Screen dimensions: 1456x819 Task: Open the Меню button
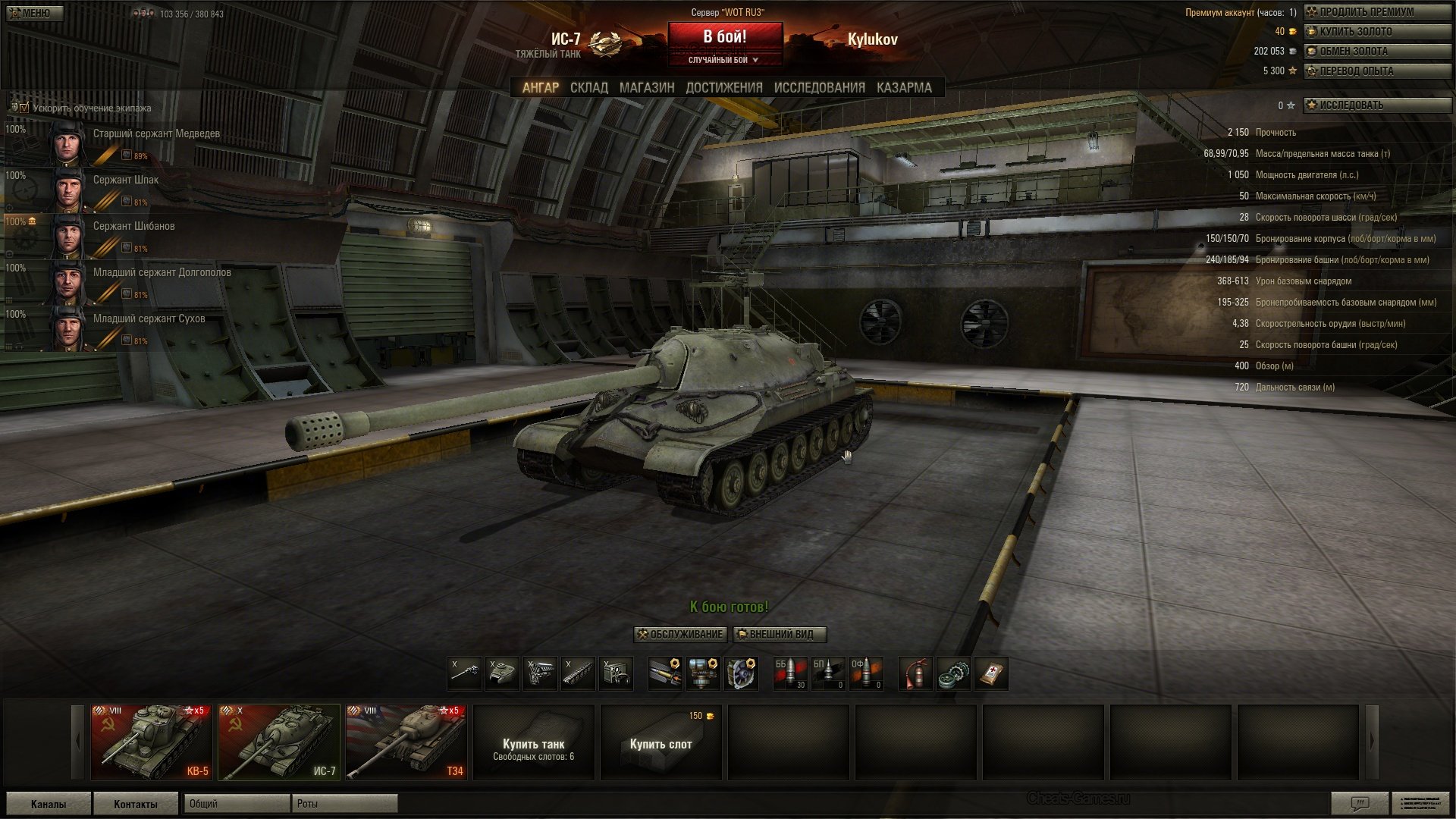pos(32,13)
